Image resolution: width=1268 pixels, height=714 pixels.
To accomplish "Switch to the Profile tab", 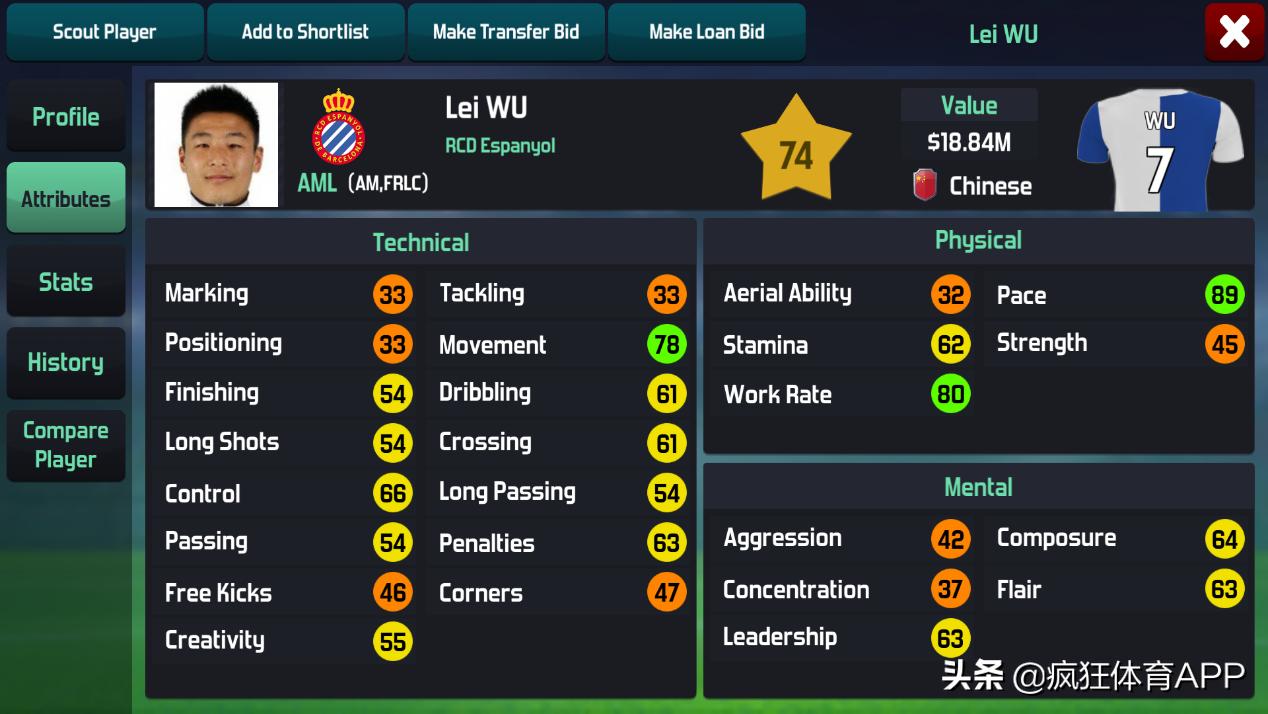I will tap(66, 117).
